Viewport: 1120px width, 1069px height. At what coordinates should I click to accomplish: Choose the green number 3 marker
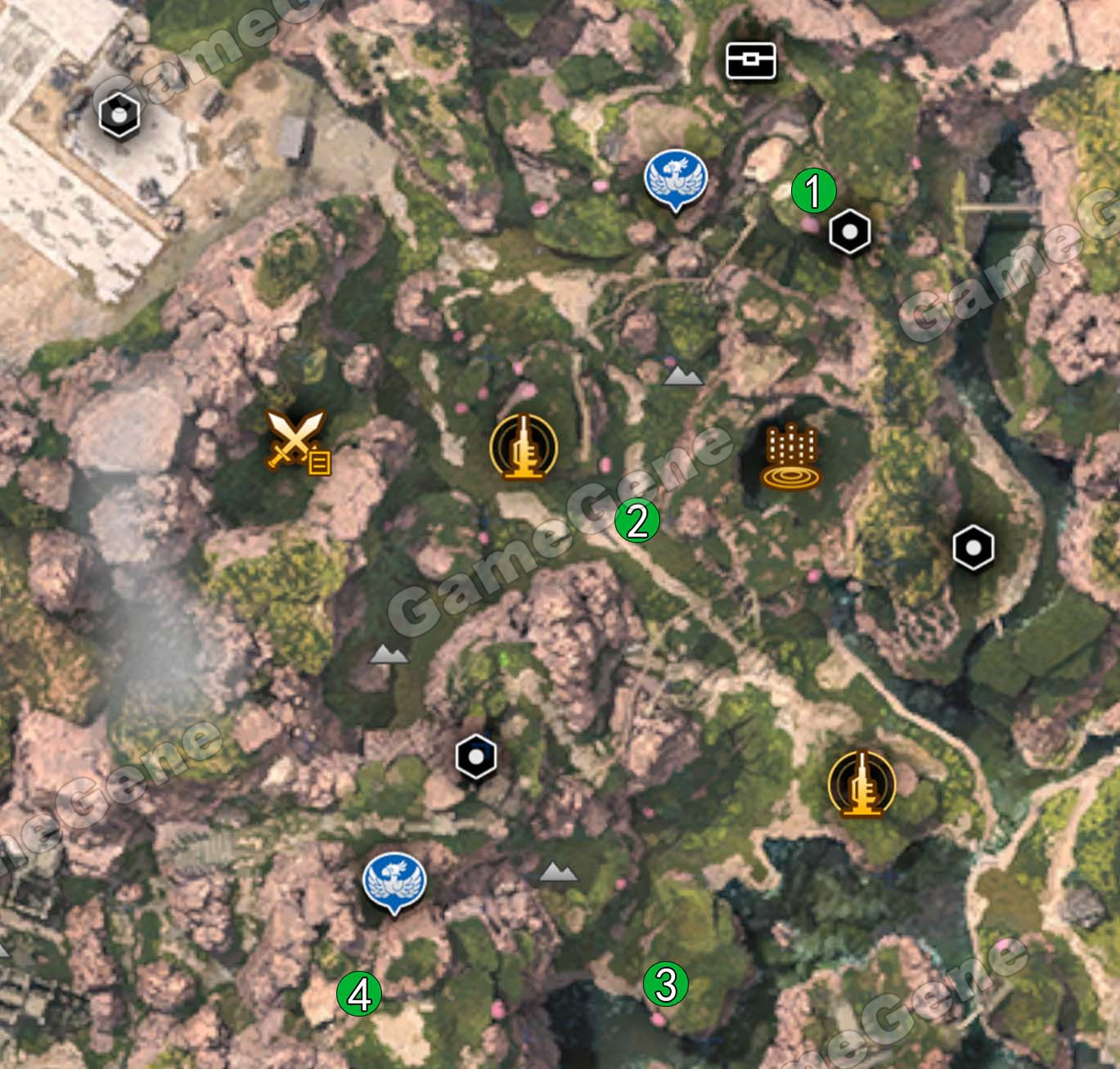coord(665,985)
